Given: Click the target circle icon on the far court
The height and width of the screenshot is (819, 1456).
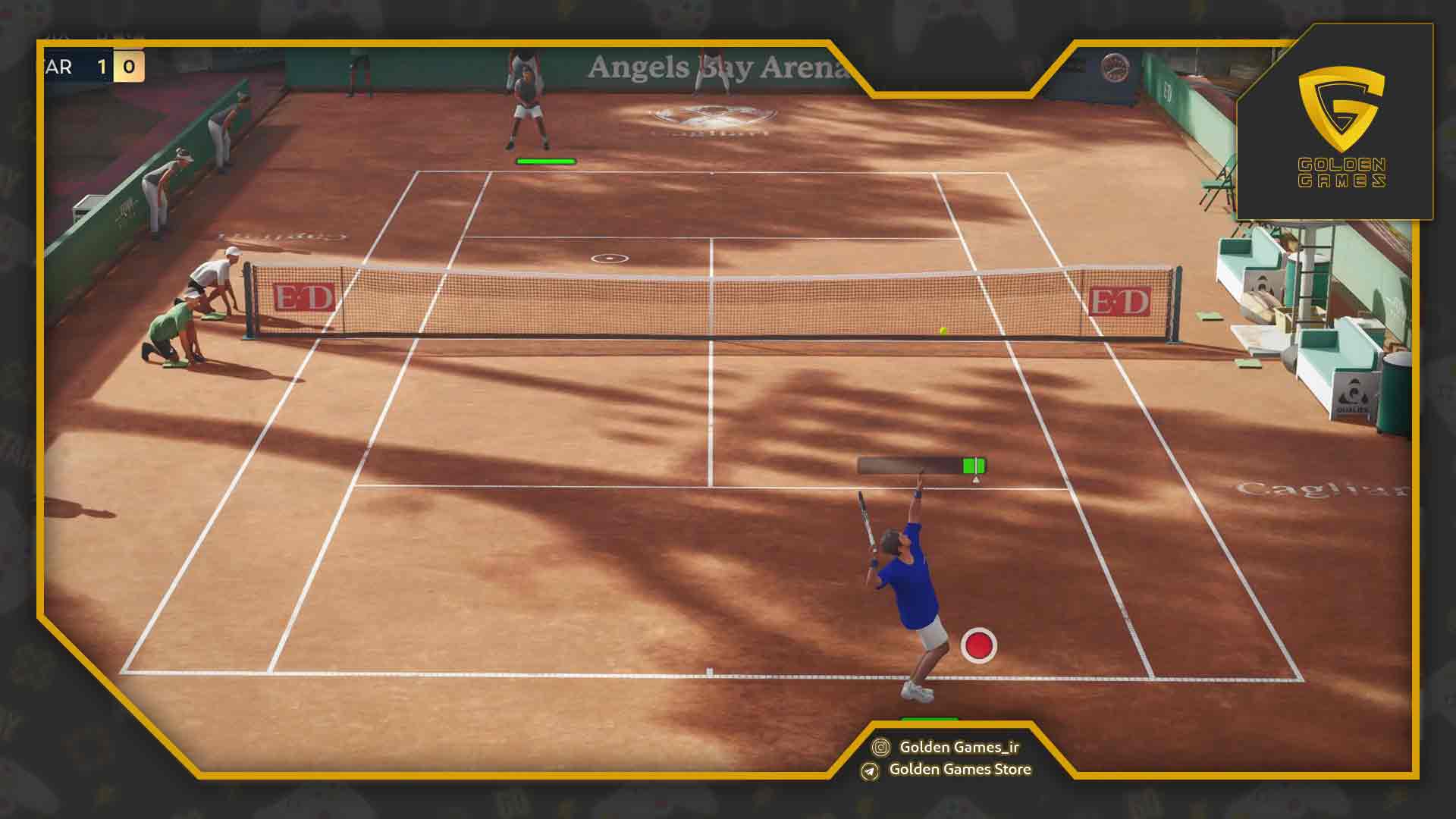Looking at the screenshot, I should point(609,258).
